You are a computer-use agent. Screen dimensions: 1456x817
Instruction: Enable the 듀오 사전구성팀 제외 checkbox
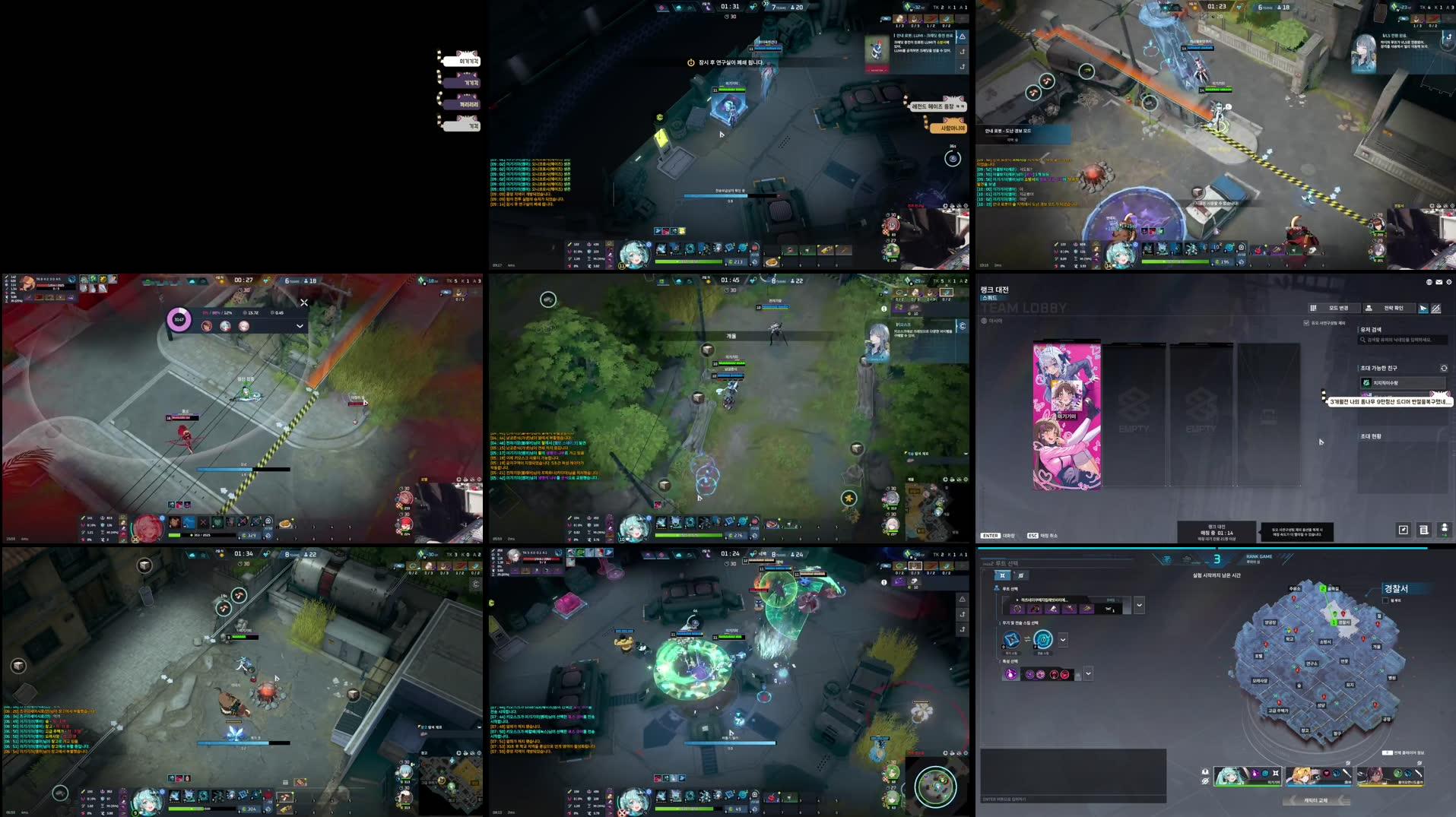point(1306,323)
